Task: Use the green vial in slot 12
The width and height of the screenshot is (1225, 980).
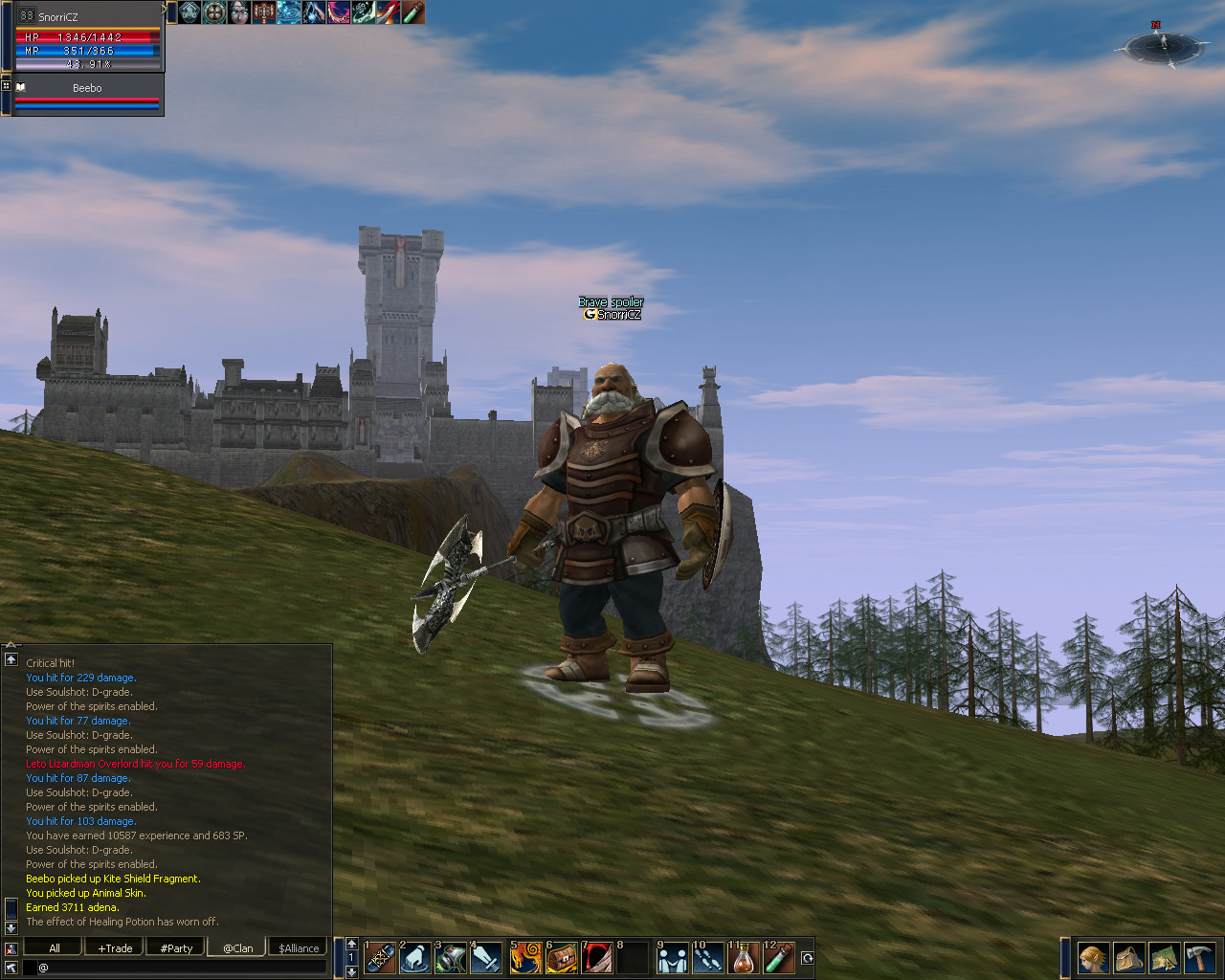Action: 779,958
